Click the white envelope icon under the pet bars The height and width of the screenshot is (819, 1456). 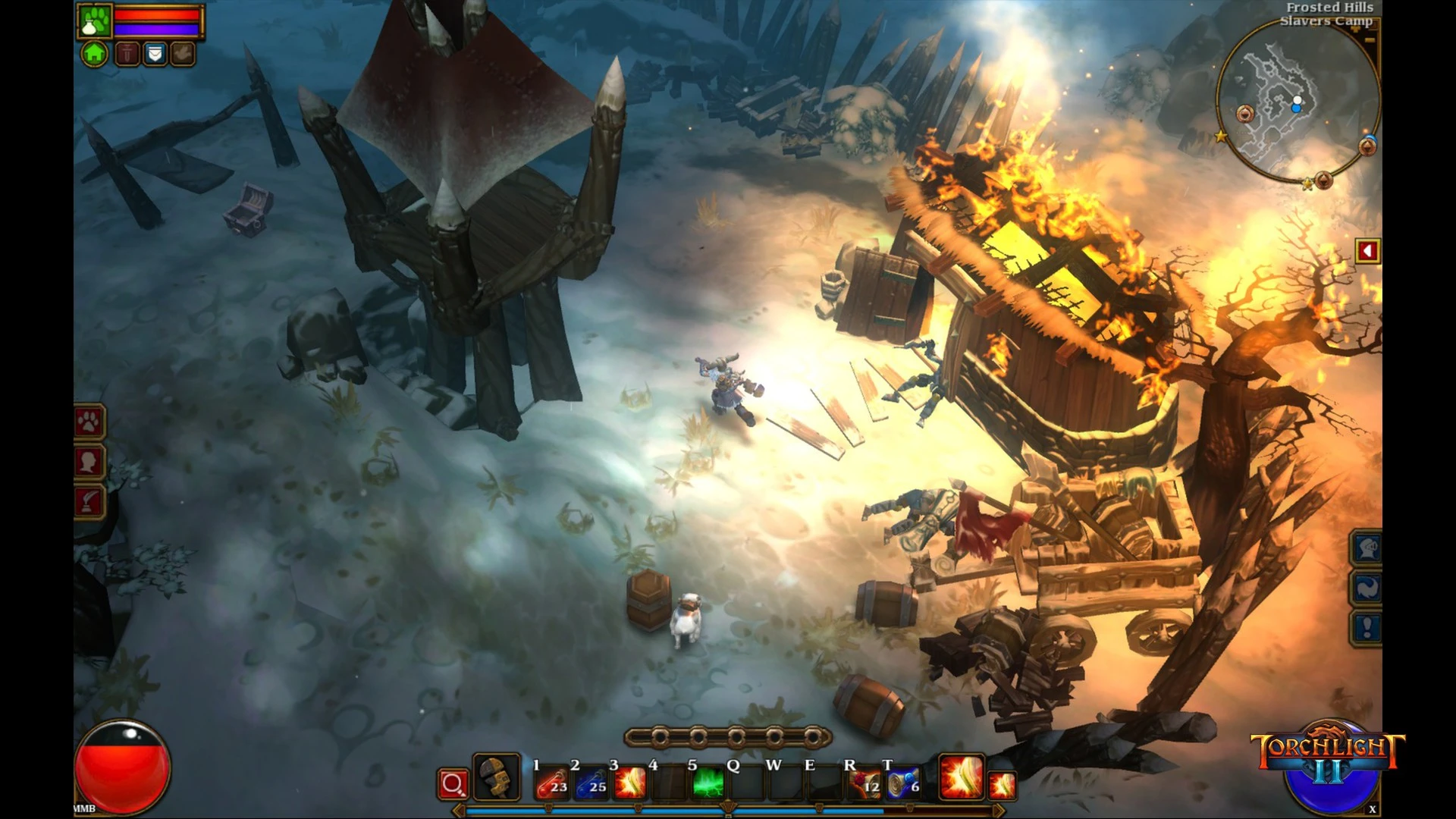click(x=155, y=54)
